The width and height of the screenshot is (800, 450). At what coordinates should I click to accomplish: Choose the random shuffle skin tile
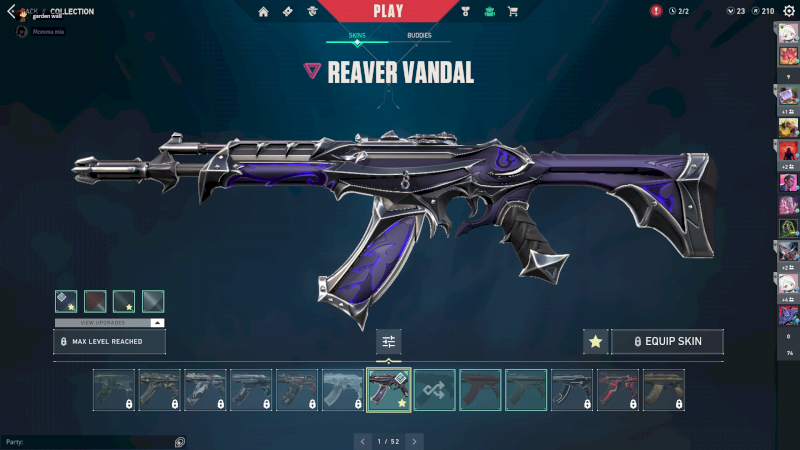[x=435, y=390]
